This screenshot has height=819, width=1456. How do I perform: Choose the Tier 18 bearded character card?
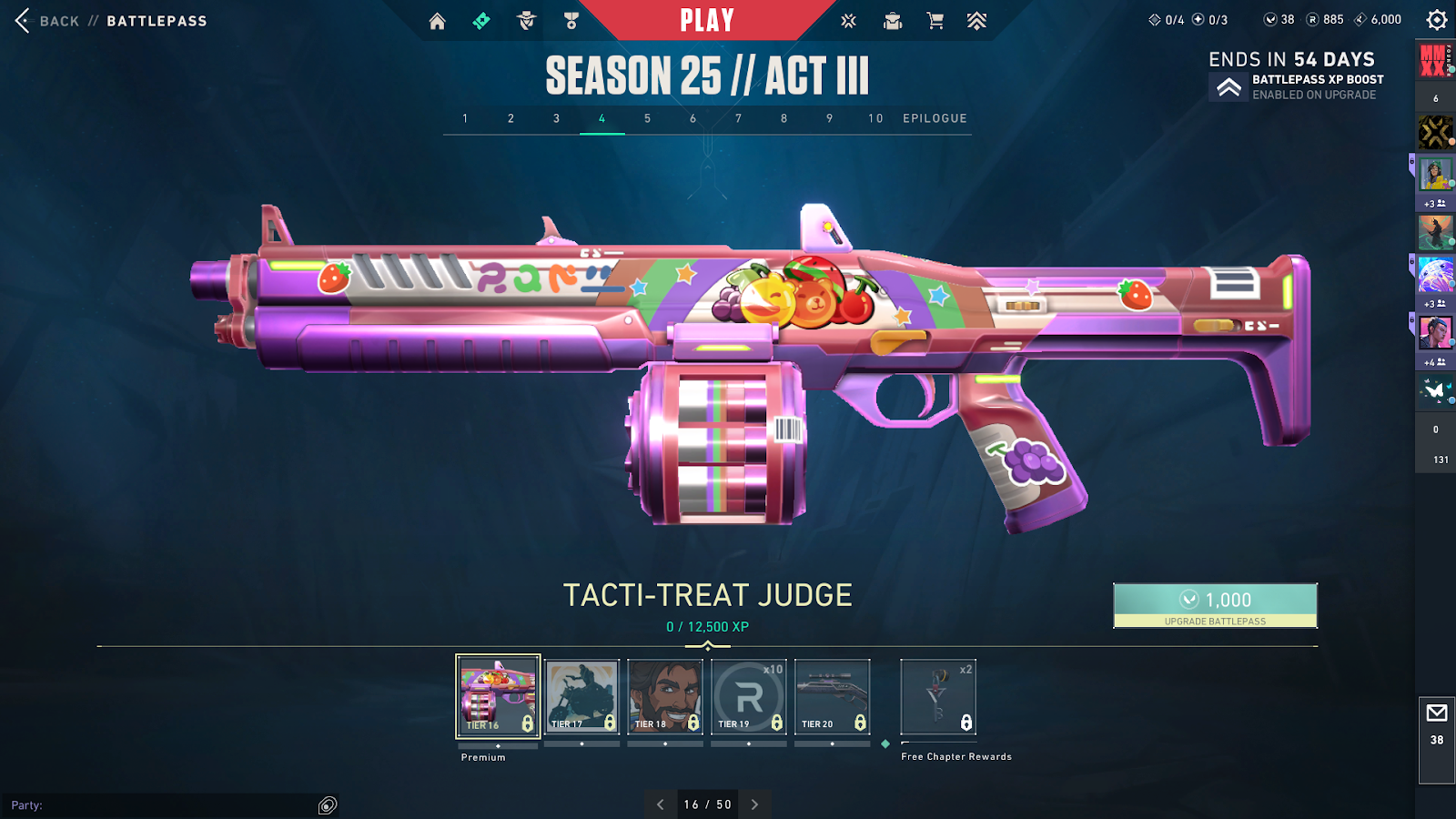coord(665,696)
